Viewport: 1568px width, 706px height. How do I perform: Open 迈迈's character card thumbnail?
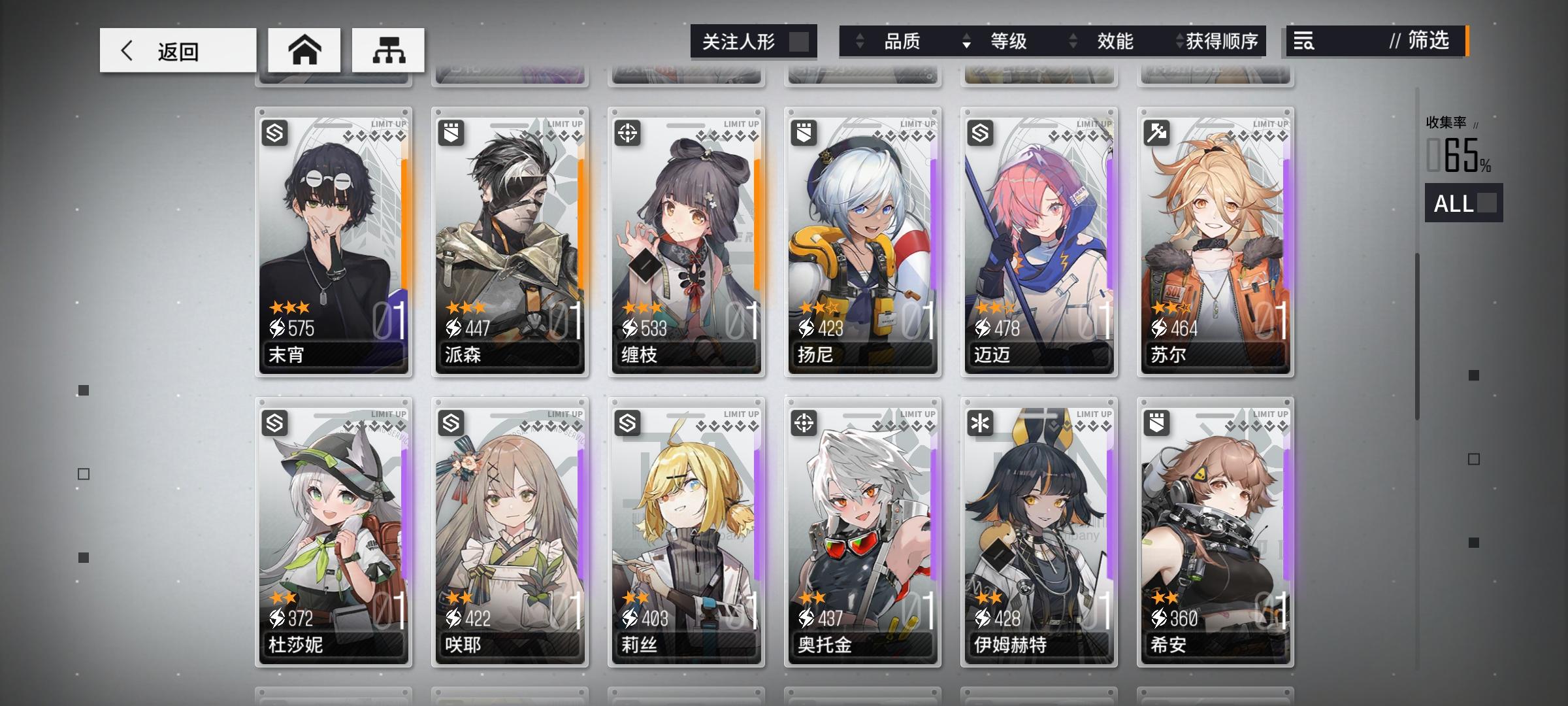[x=1039, y=242]
